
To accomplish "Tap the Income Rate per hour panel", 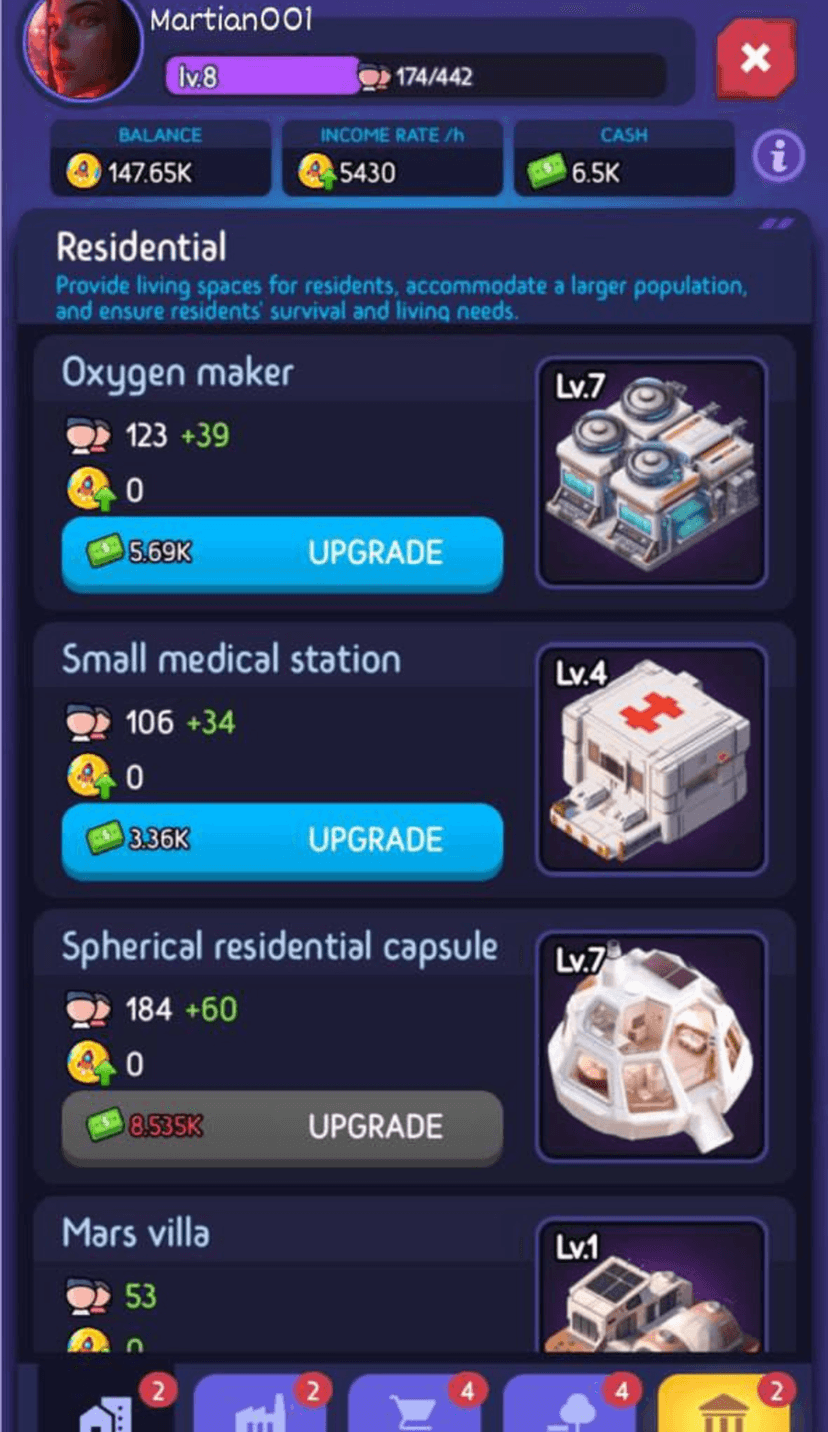I will coord(392,159).
